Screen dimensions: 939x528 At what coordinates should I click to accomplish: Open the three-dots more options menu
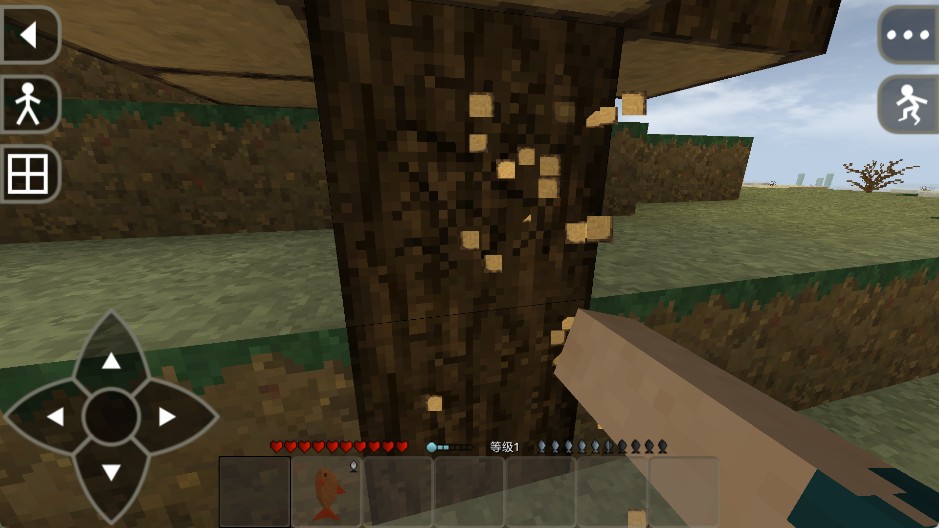[x=908, y=35]
